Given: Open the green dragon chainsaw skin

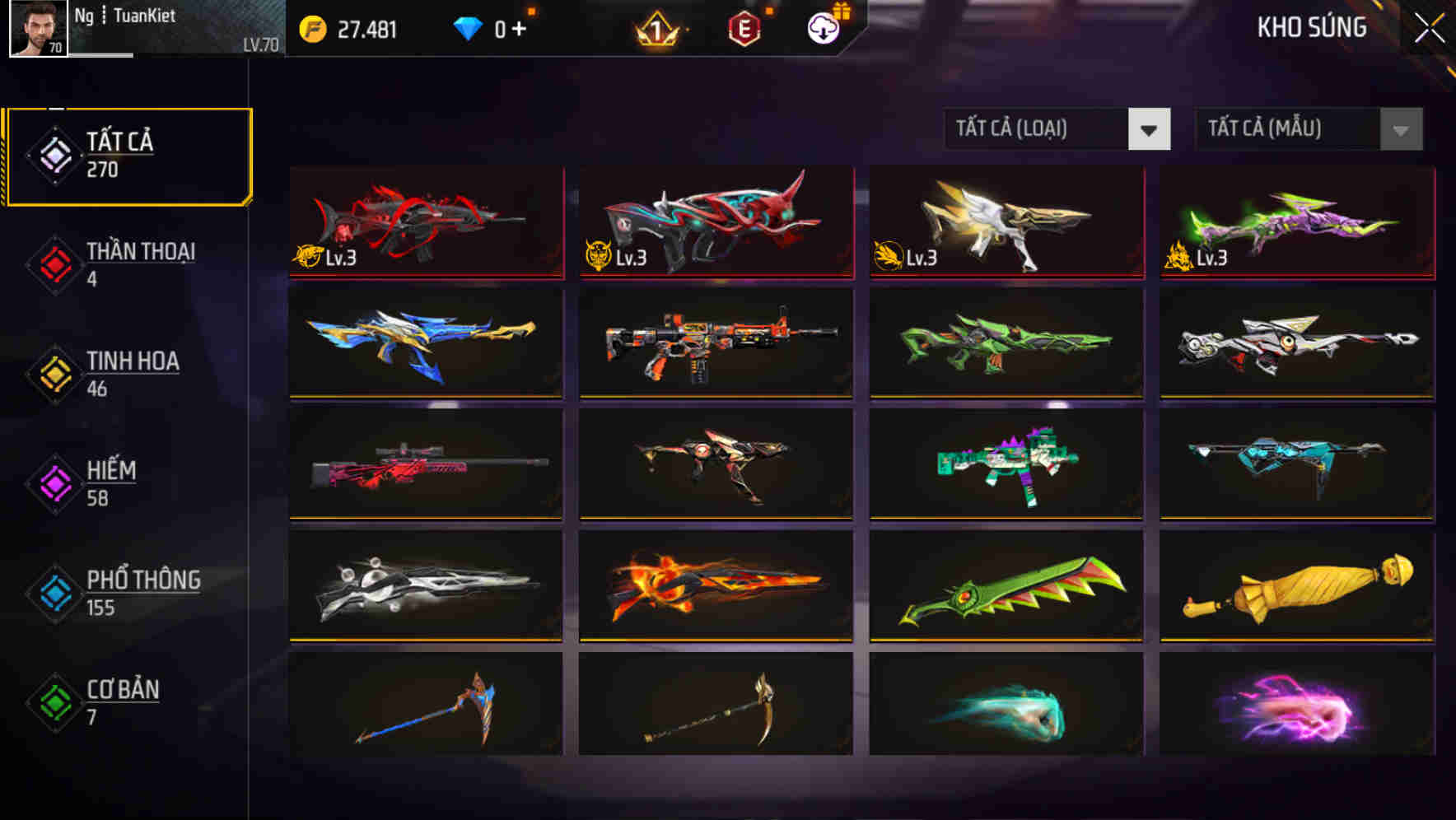Looking at the screenshot, I should pos(1005,585).
